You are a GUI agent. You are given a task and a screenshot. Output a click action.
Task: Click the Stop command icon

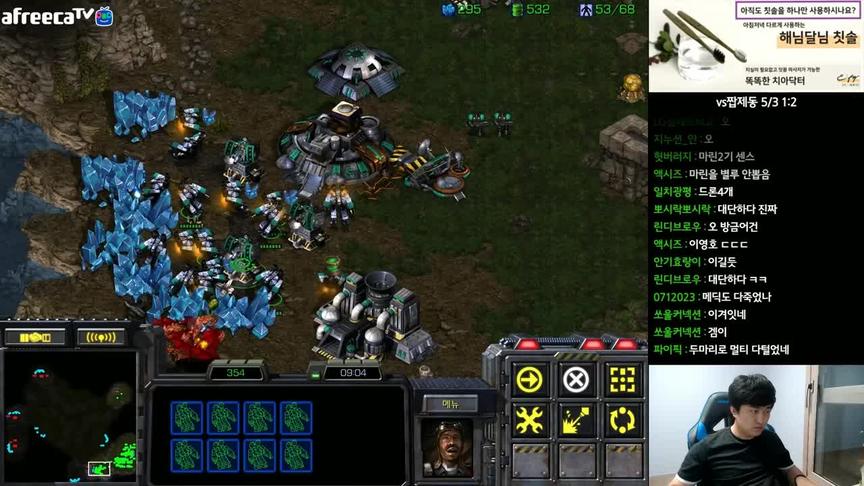pos(576,380)
